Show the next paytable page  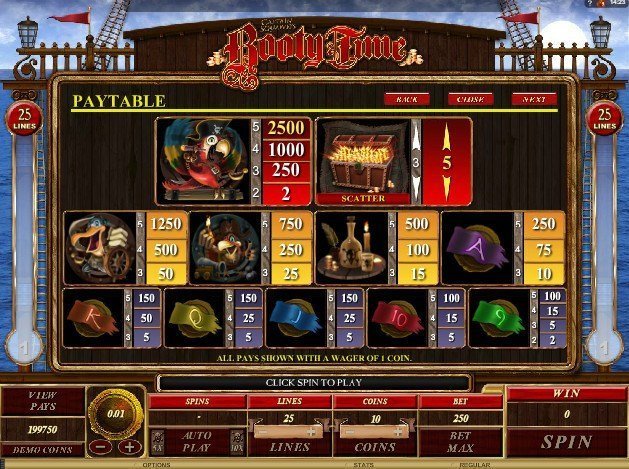click(533, 100)
